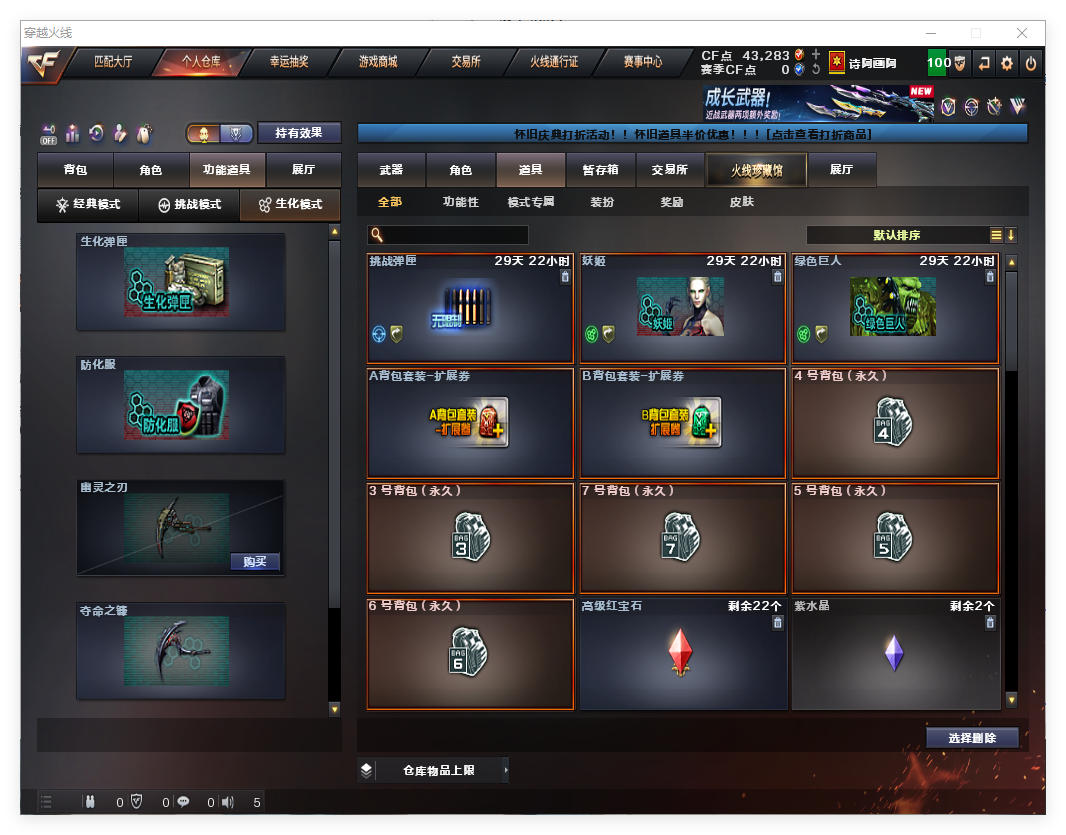
Task: Switch to the 暂存箱 temporary storage tab
Action: (x=600, y=170)
